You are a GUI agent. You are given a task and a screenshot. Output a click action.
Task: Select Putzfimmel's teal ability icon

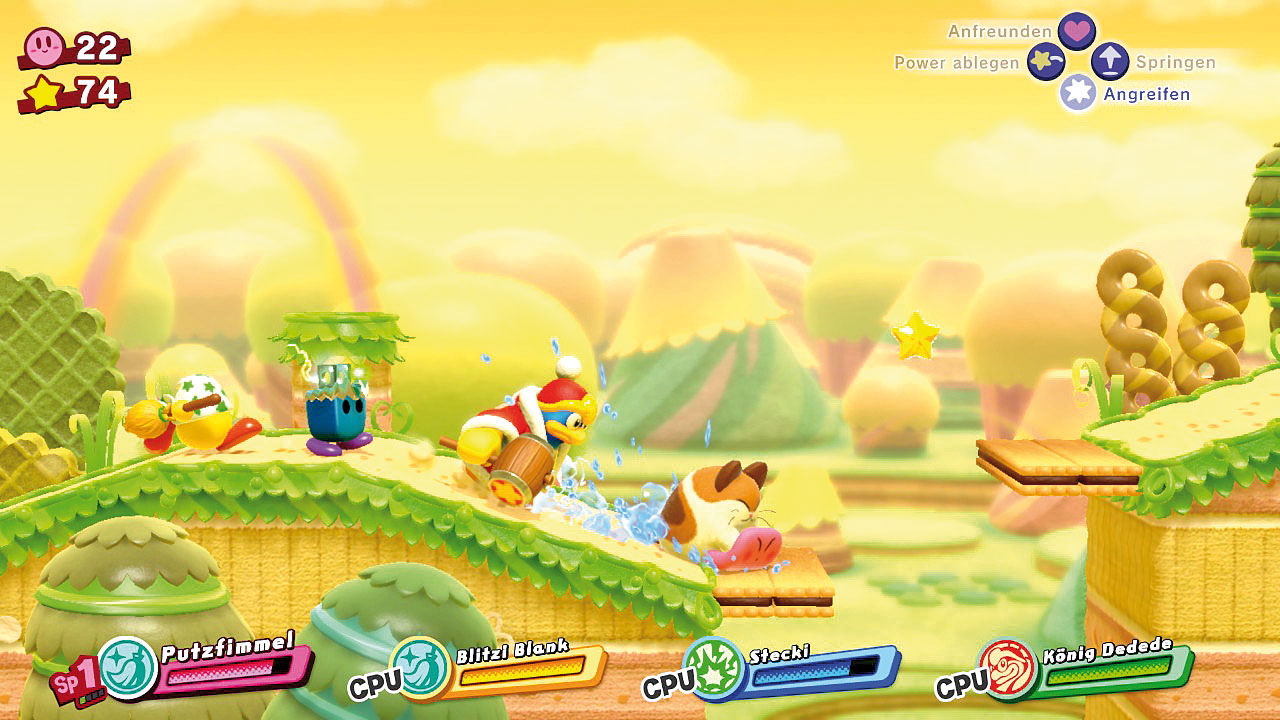[x=128, y=667]
